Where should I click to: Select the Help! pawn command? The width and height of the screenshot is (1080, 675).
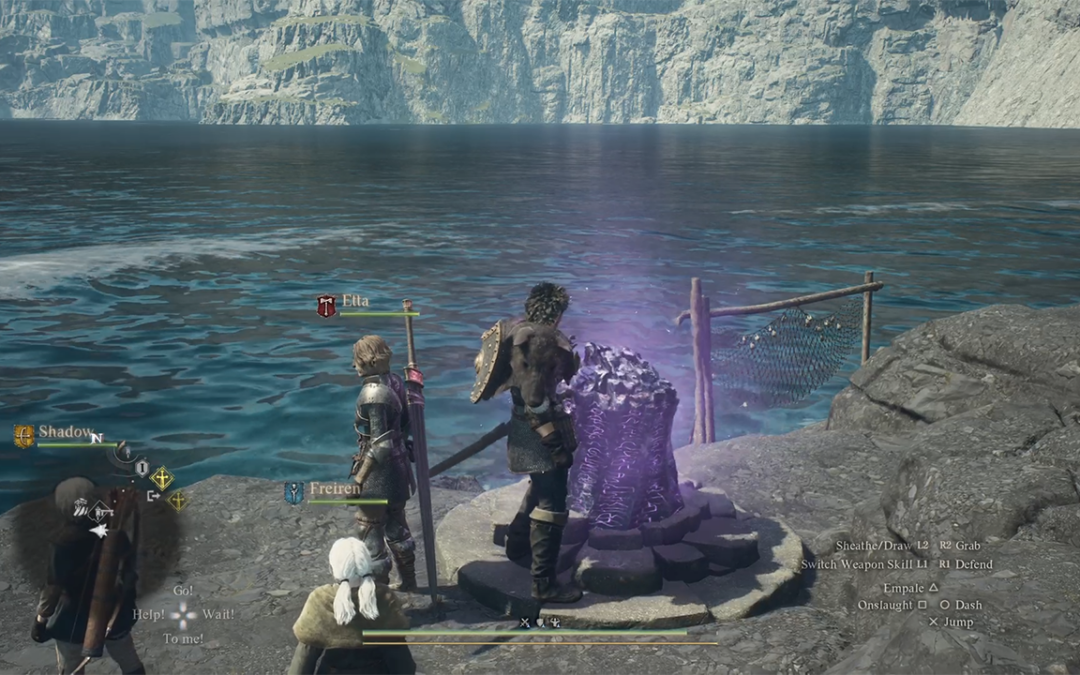149,613
